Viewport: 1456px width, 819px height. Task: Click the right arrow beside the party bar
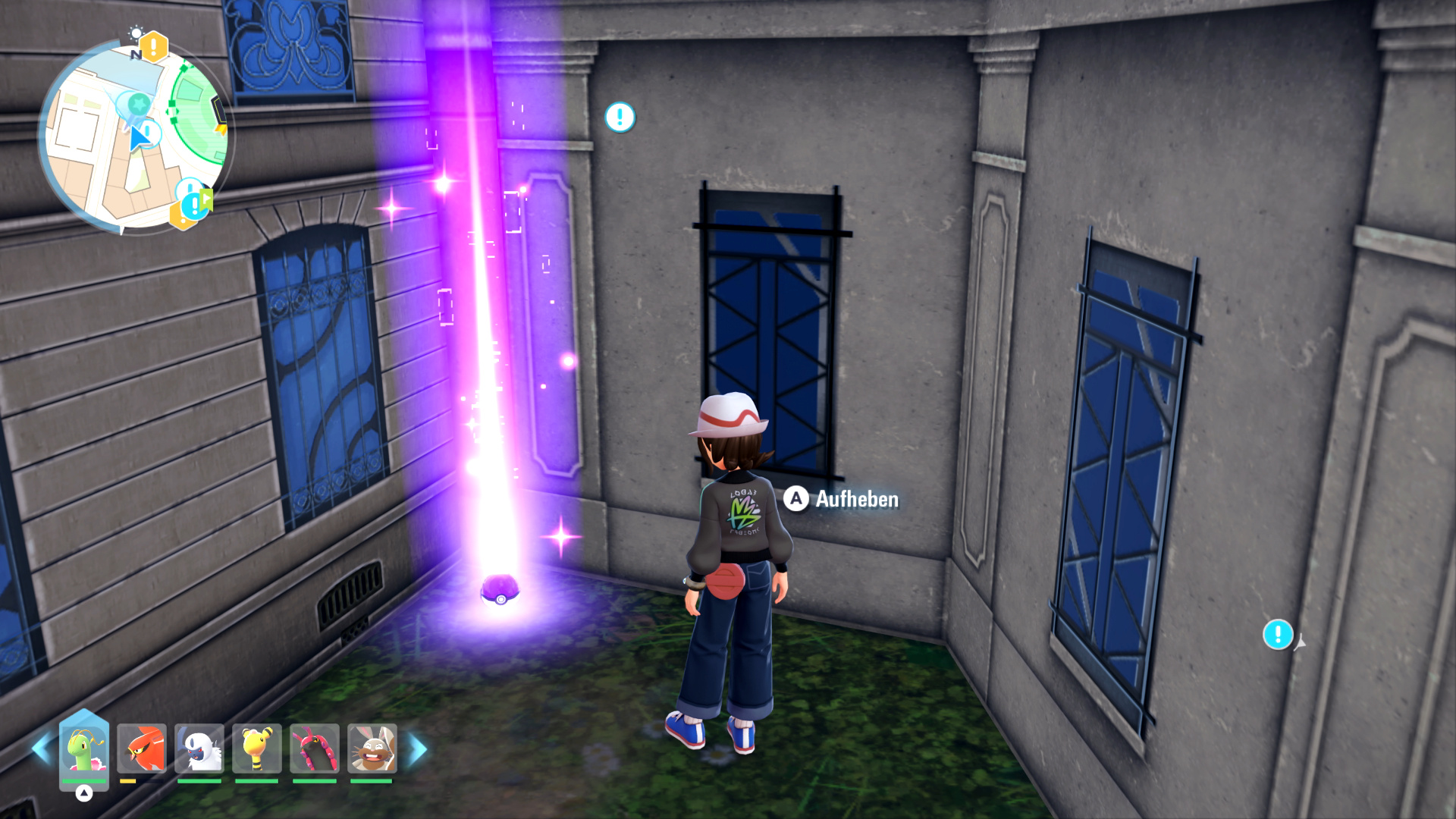417,749
